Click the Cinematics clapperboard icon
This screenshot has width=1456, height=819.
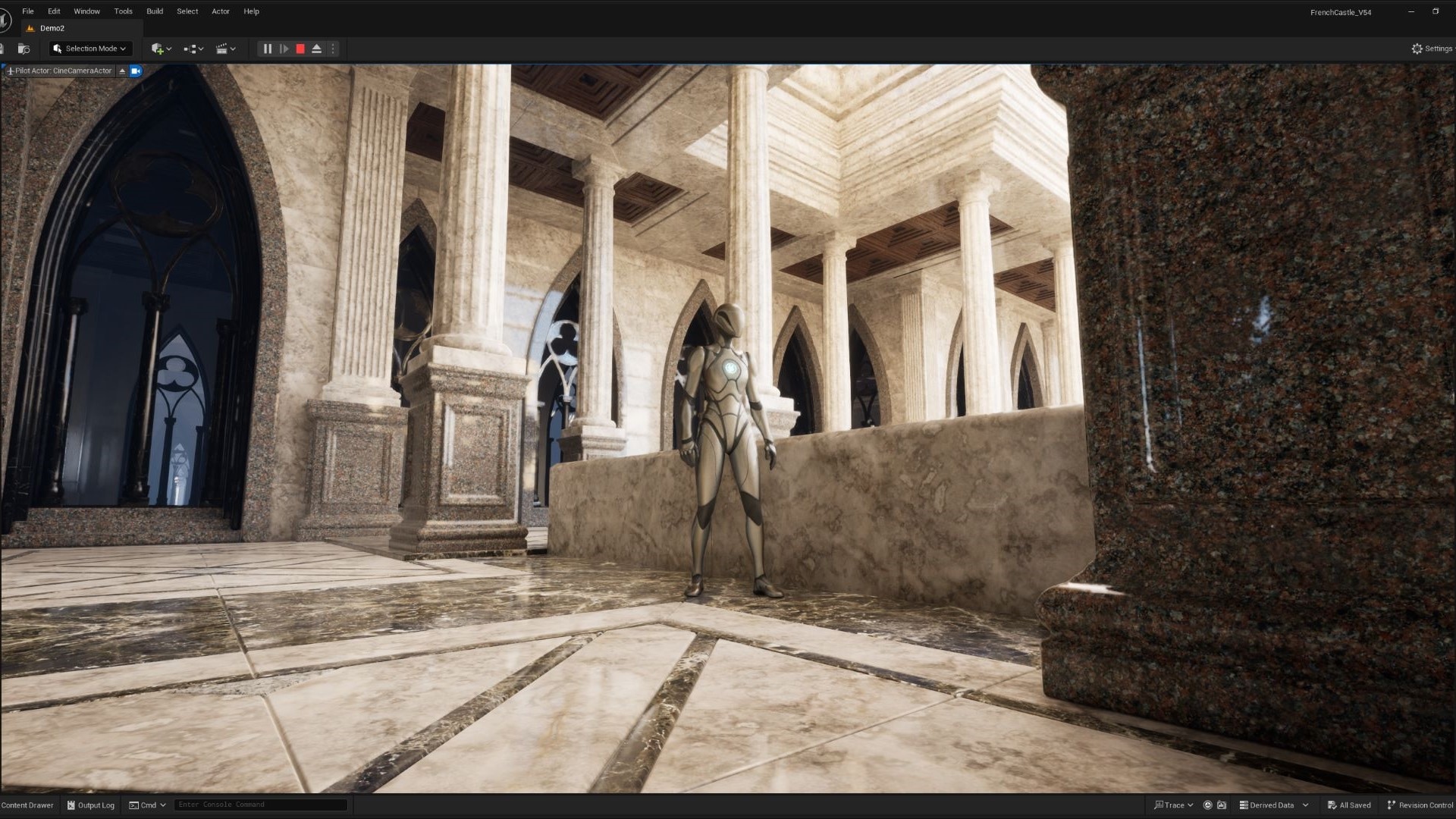223,49
